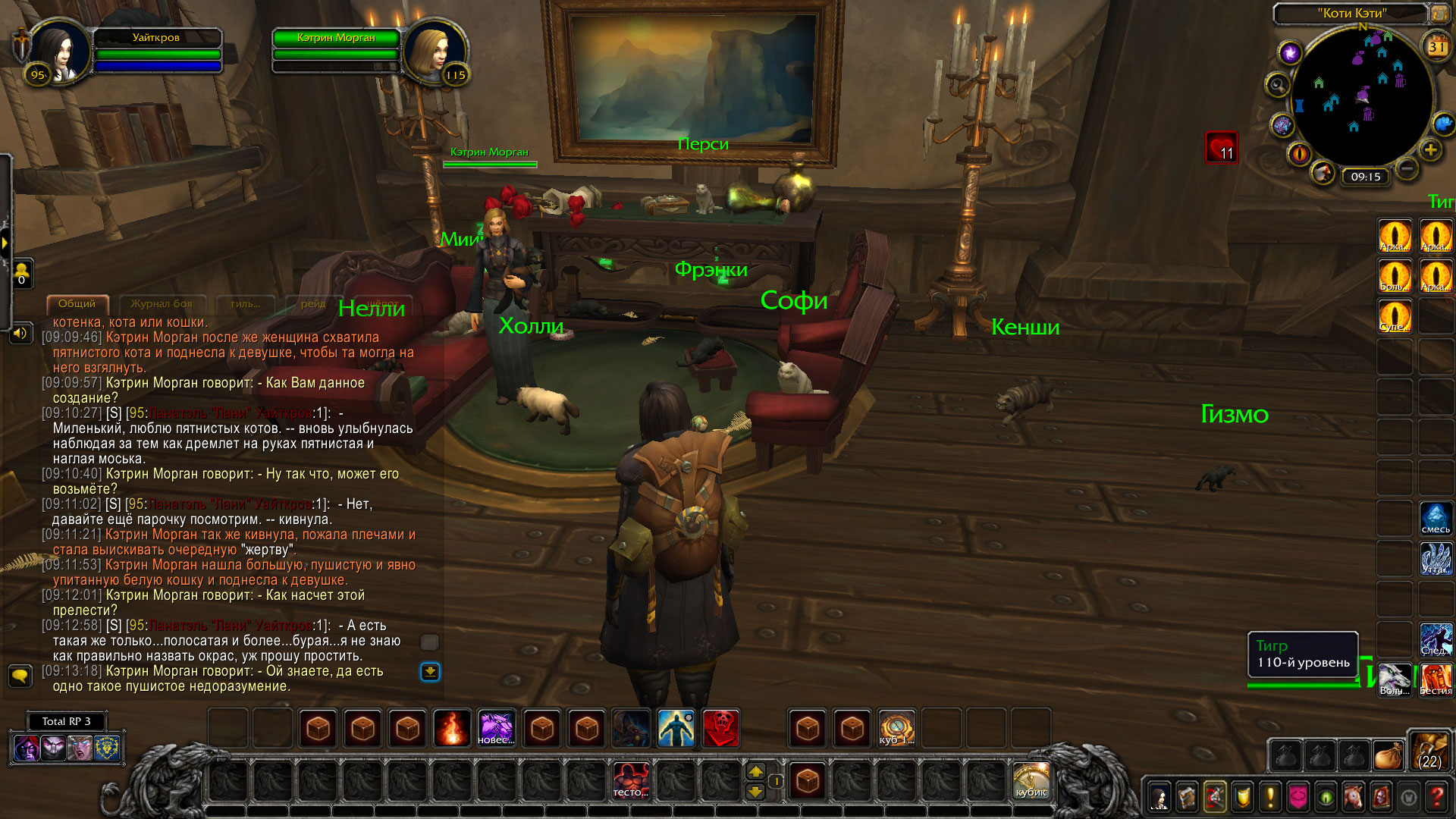Use the red skull action slot
1456x819 pixels.
click(x=720, y=729)
